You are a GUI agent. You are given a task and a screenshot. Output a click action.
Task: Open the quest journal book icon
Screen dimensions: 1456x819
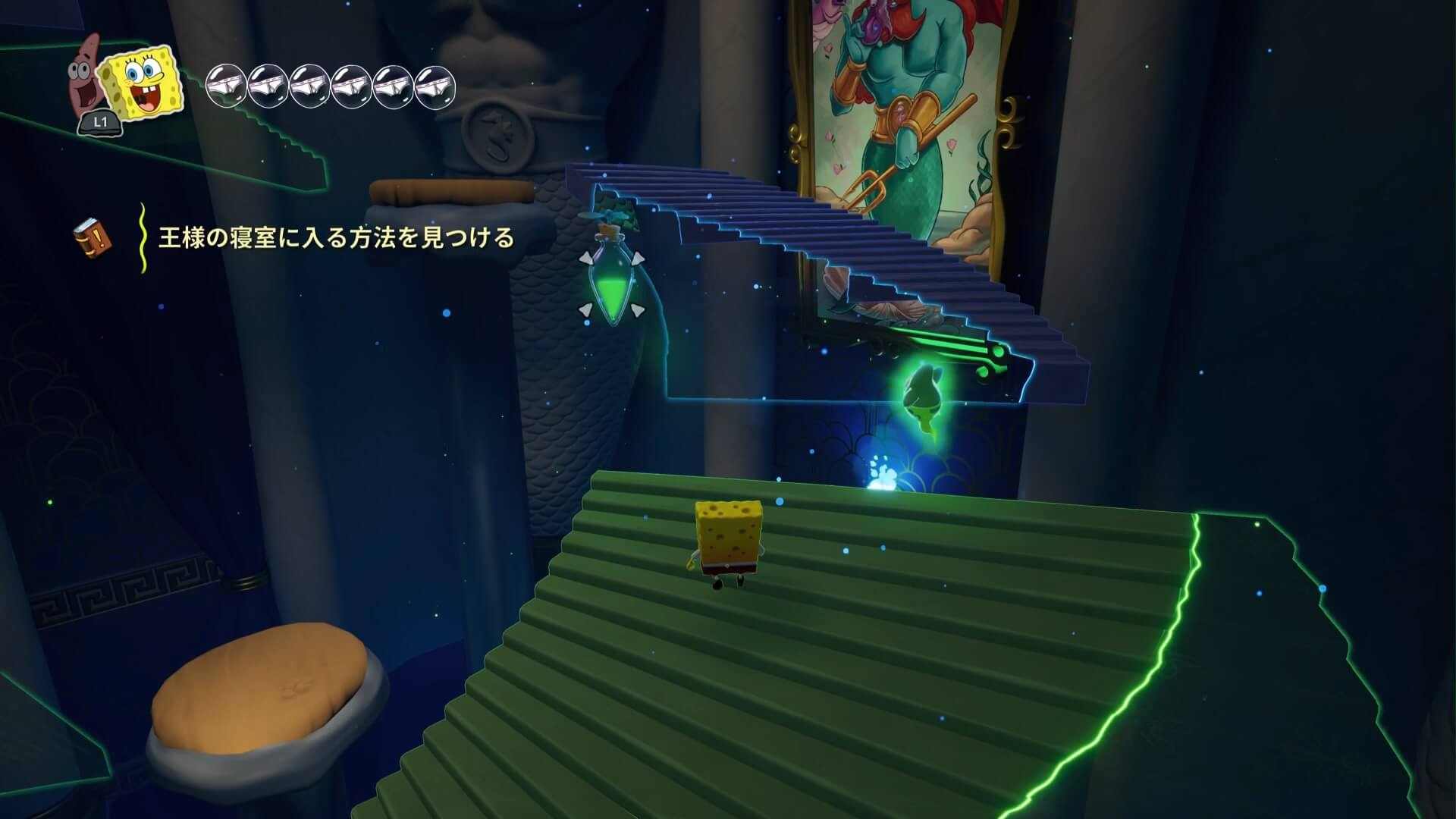[92, 238]
